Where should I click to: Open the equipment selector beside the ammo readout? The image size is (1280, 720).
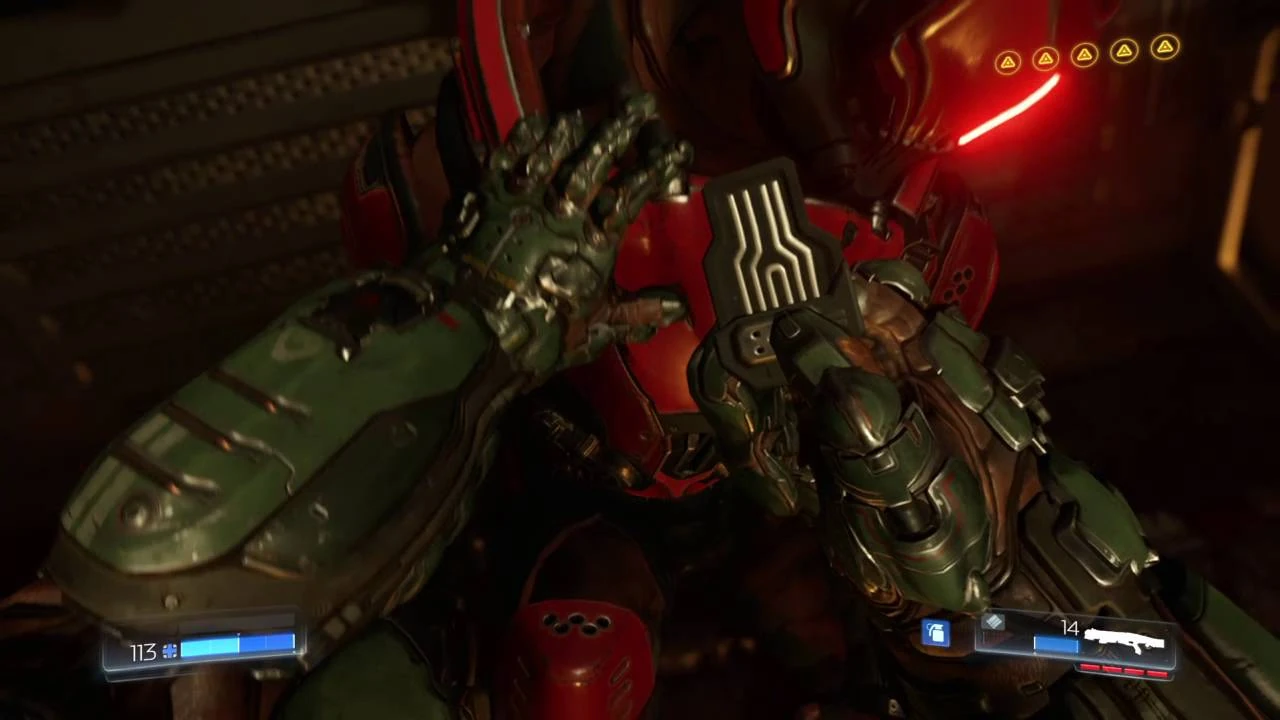coord(935,634)
